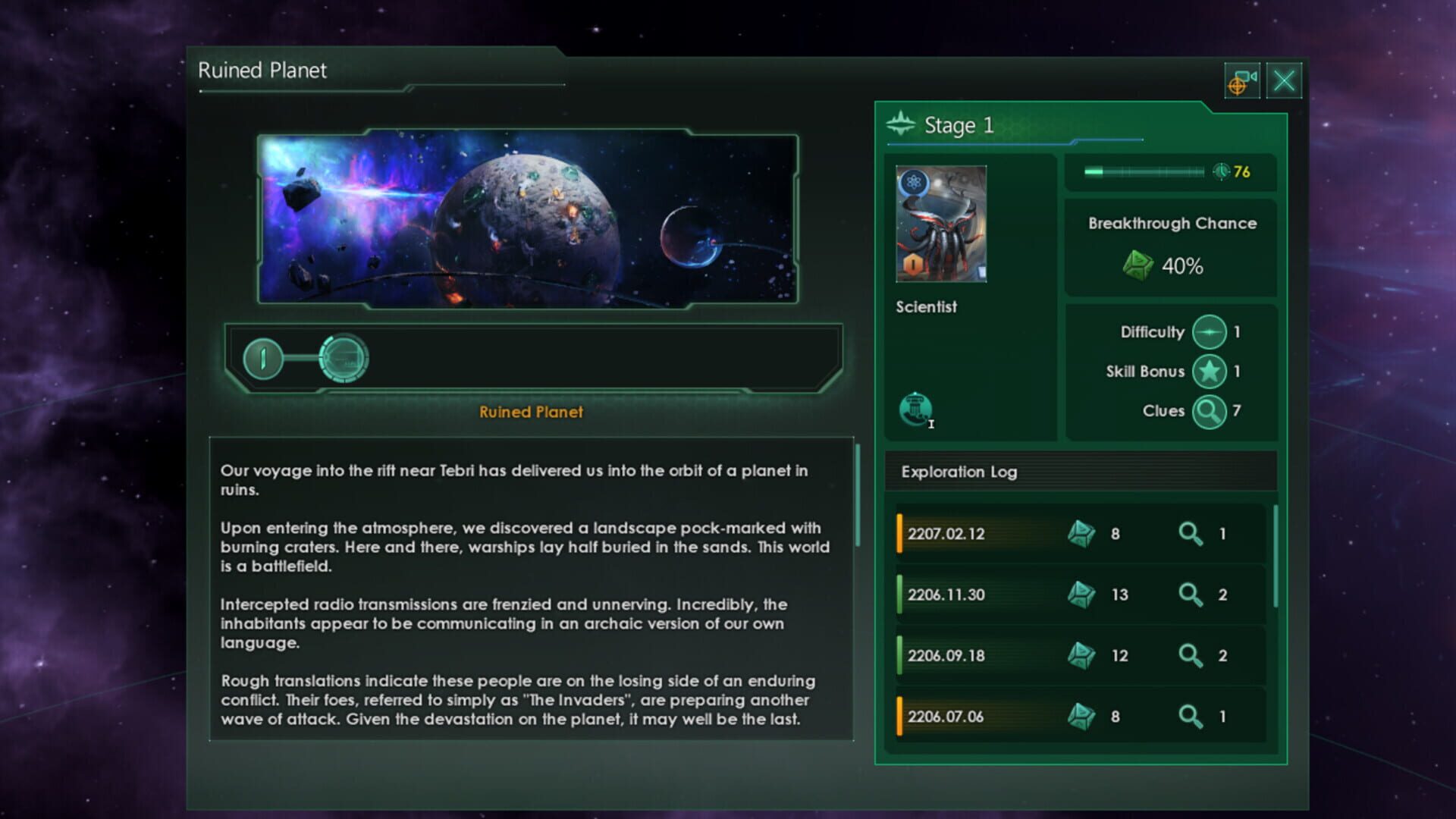Click the Skill Bonus star icon

click(x=1210, y=372)
